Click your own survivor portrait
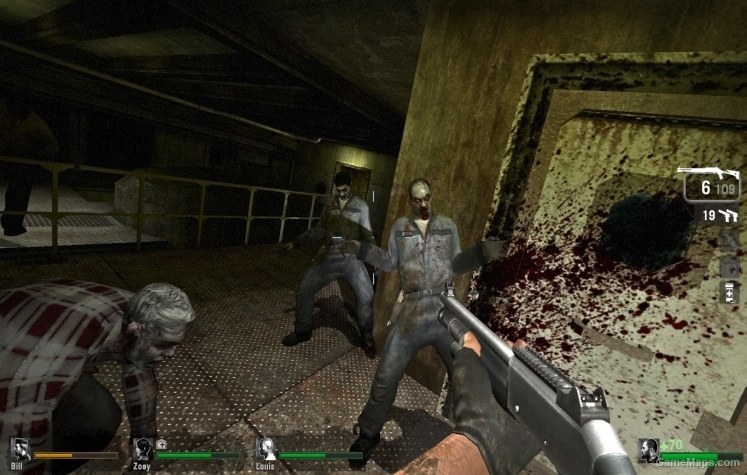747x475 pixels. coord(649,450)
